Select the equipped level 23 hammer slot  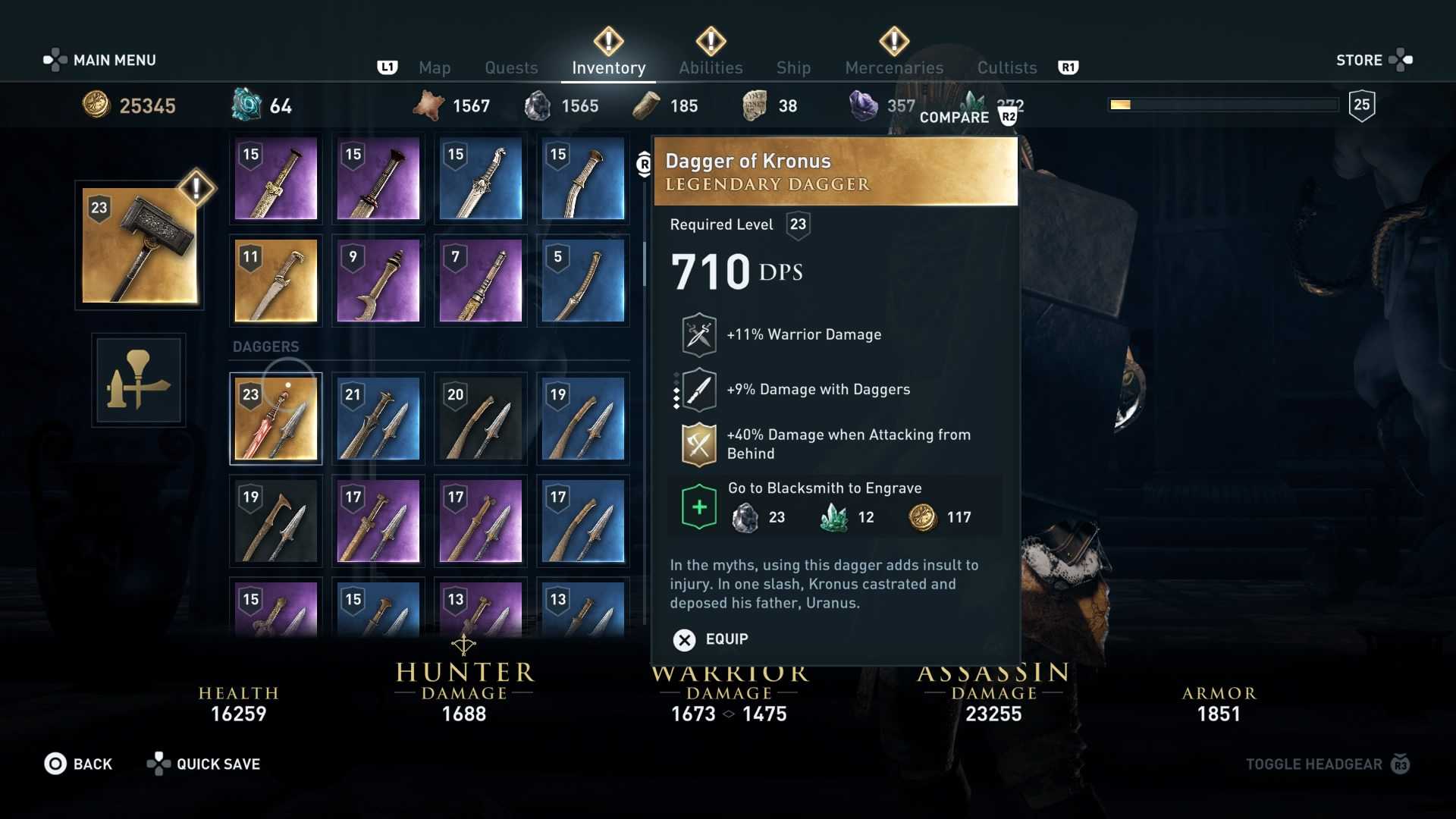click(x=140, y=246)
